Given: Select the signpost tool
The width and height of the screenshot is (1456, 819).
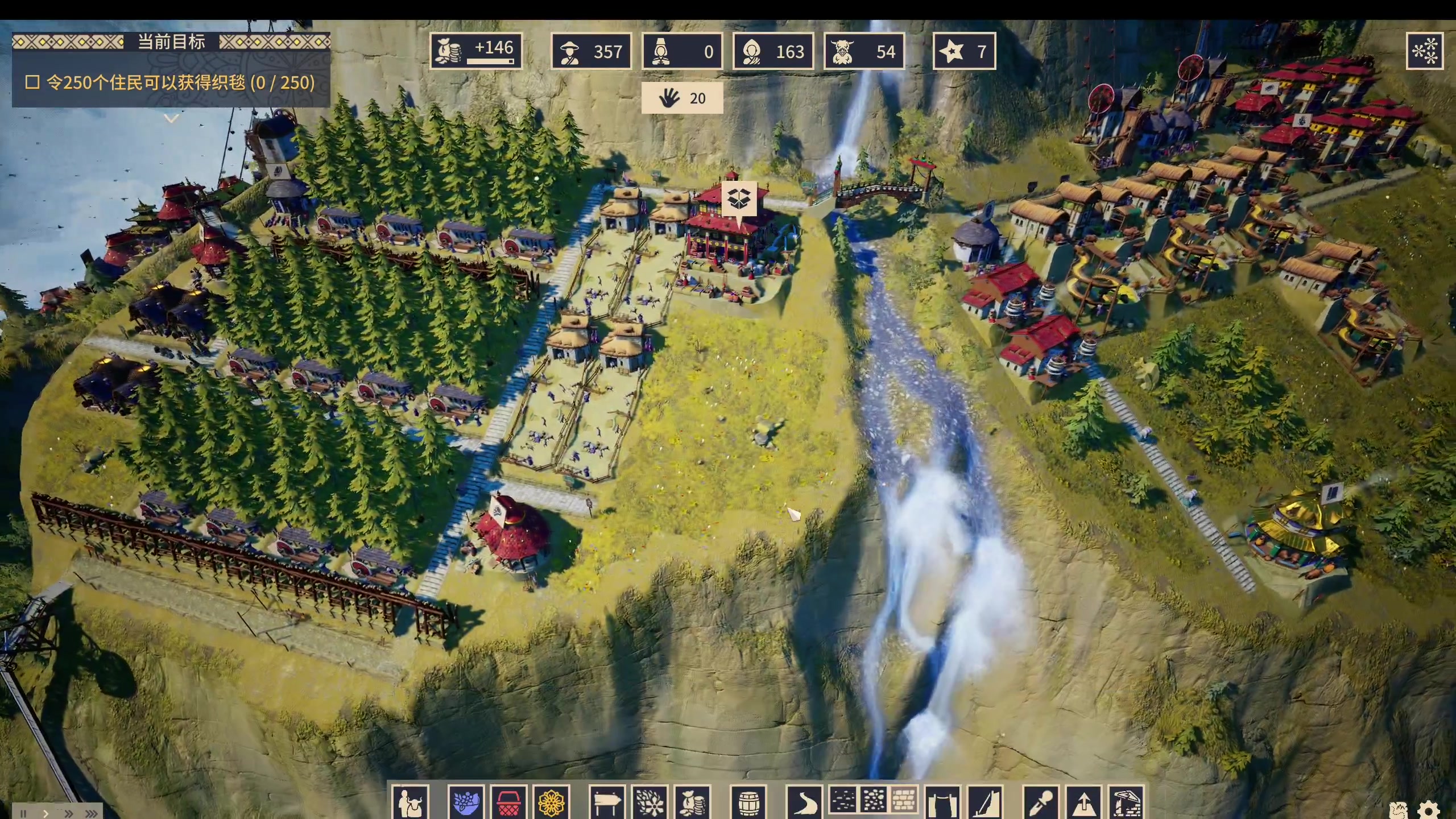Looking at the screenshot, I should [x=607, y=803].
